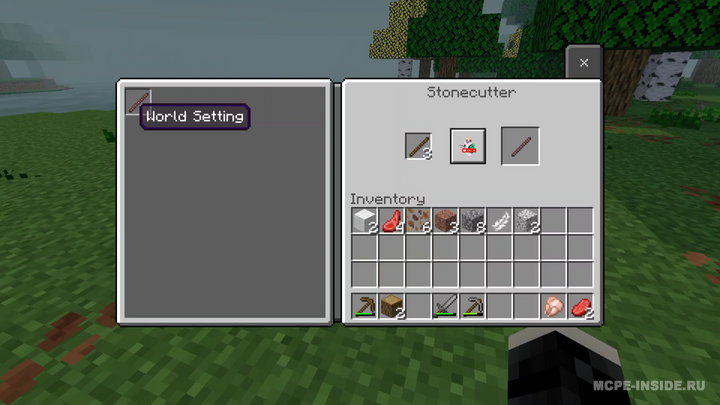
Task: Pick the raw meat stack in the inventory row
Action: point(391,221)
